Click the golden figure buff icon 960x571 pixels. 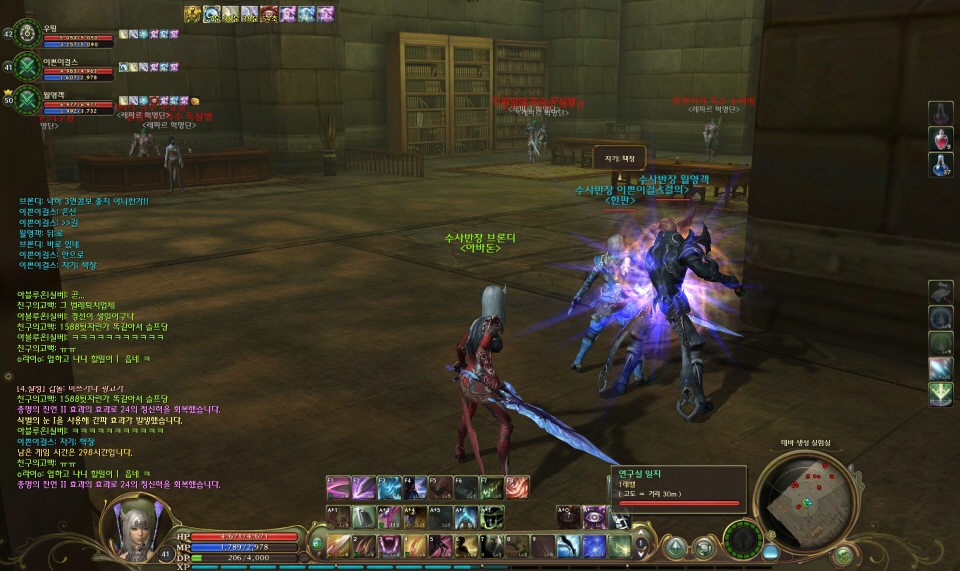(192, 14)
